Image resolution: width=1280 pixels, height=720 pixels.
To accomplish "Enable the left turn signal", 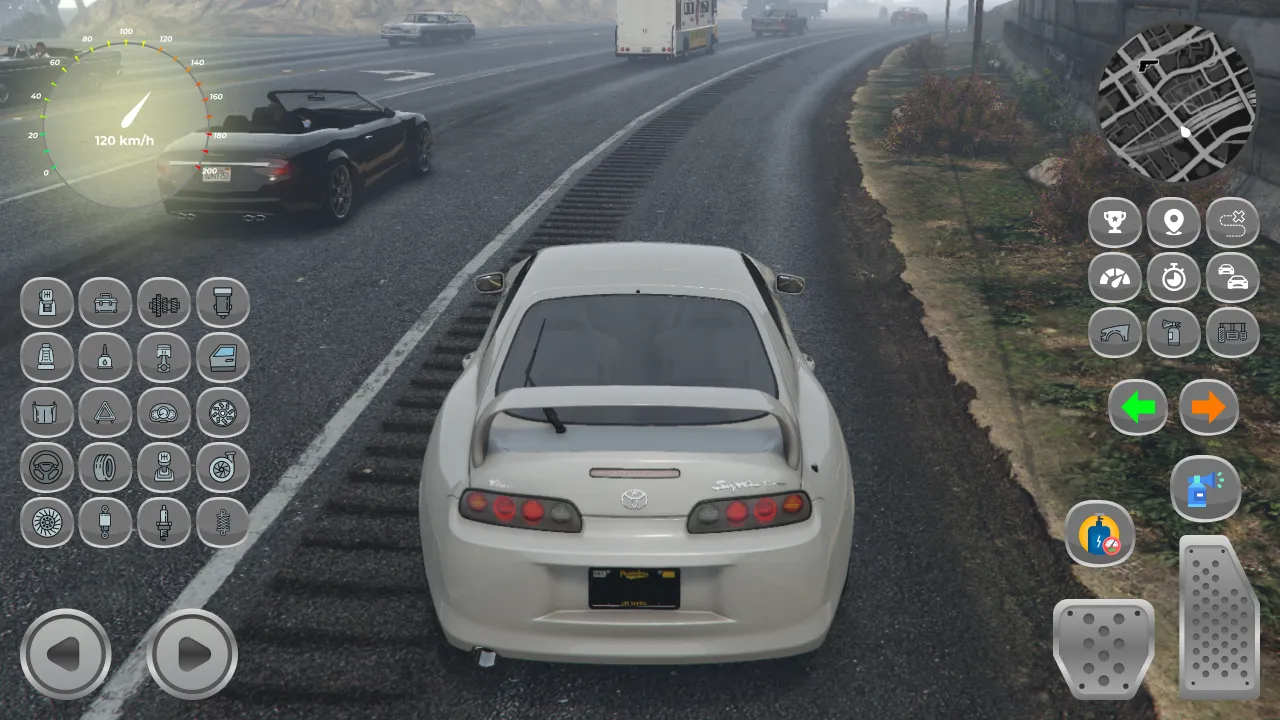I will 1138,408.
